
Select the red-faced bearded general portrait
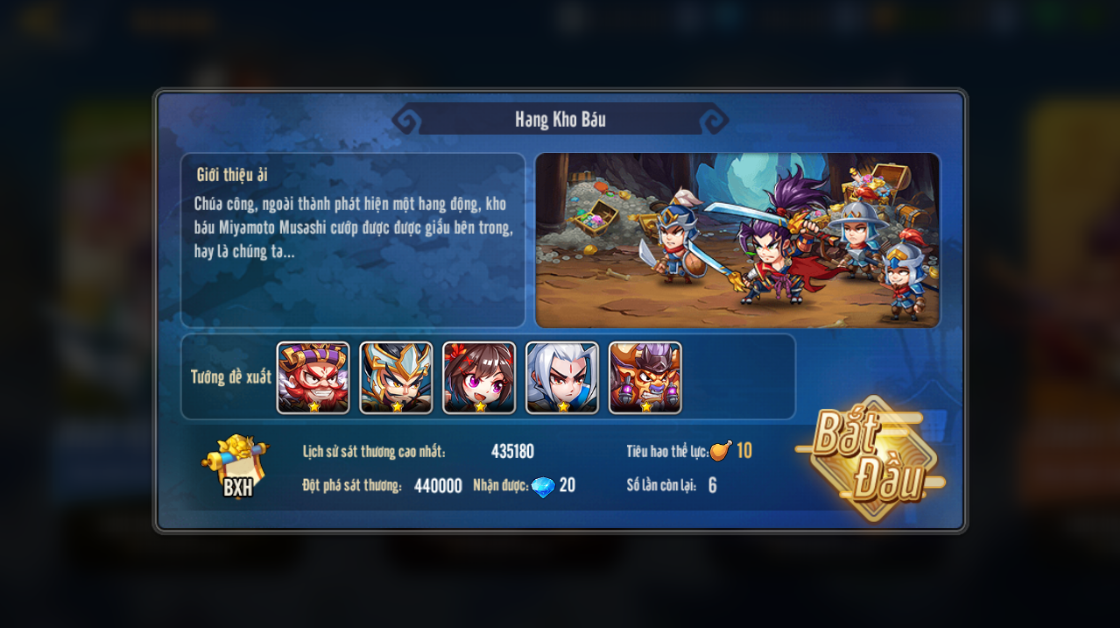click(x=313, y=378)
